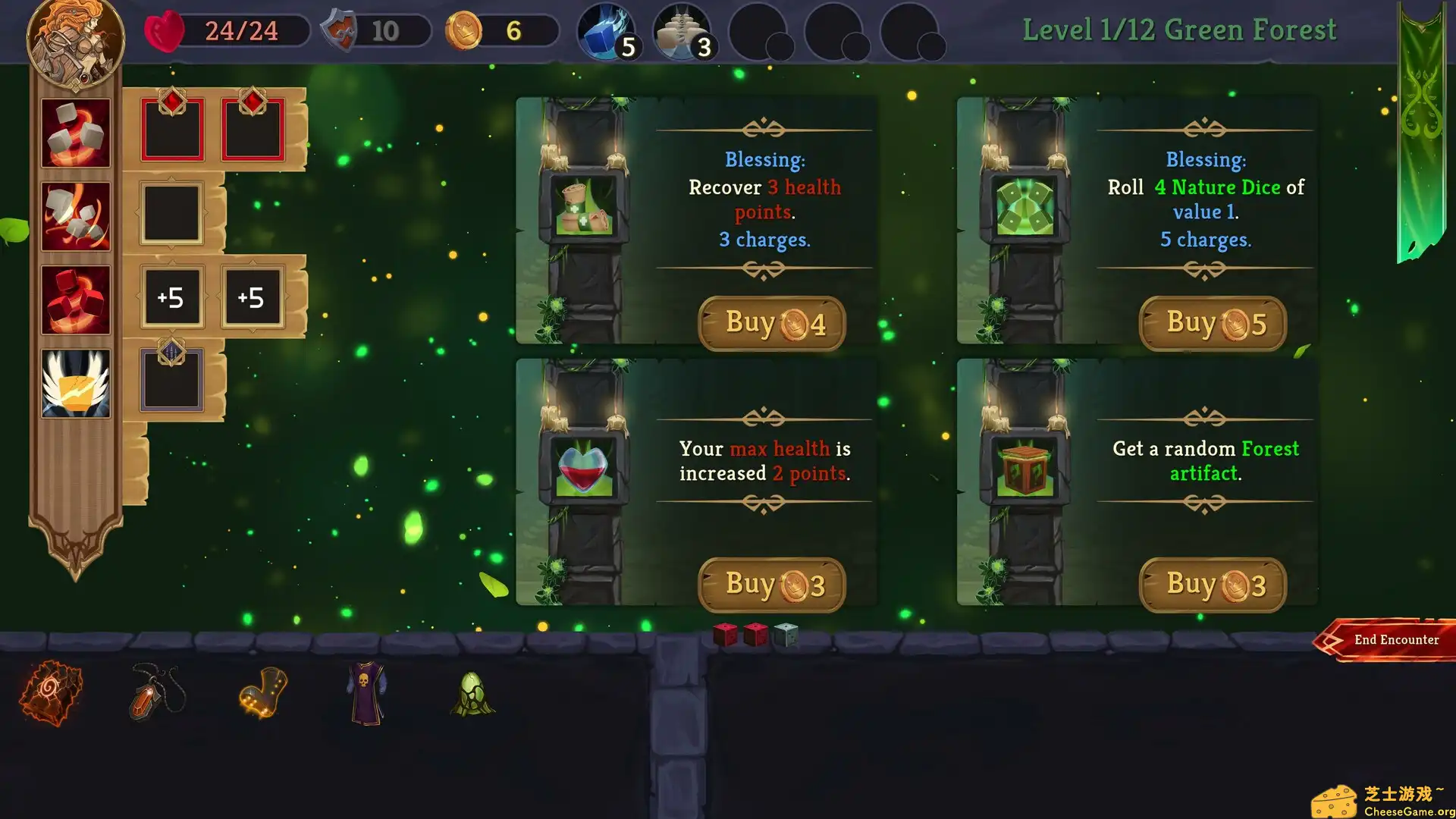Select the green dice blessing icon
The width and height of the screenshot is (1456, 819).
click(1025, 206)
